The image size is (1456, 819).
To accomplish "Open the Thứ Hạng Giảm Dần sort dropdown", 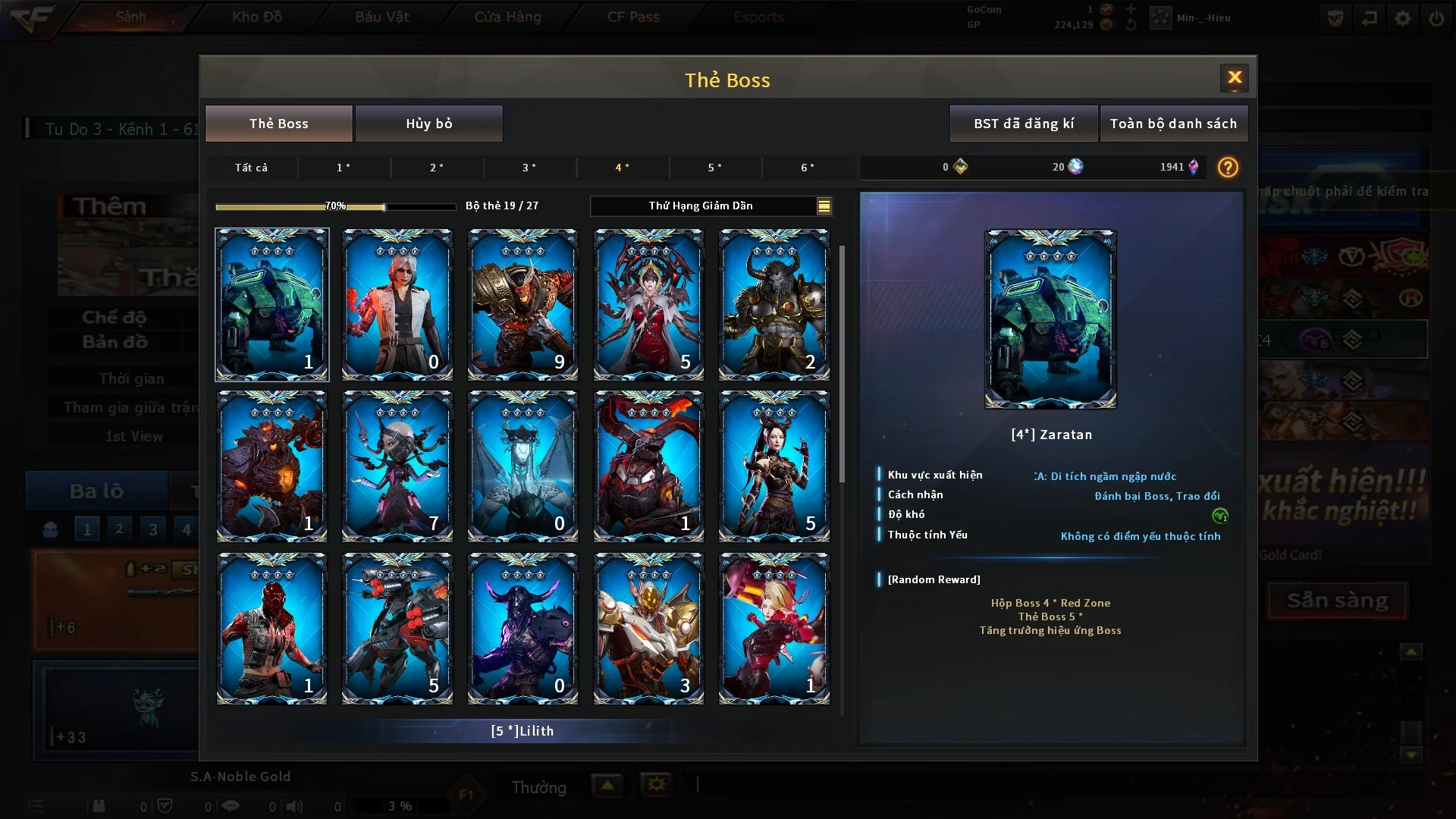I will pos(711,206).
